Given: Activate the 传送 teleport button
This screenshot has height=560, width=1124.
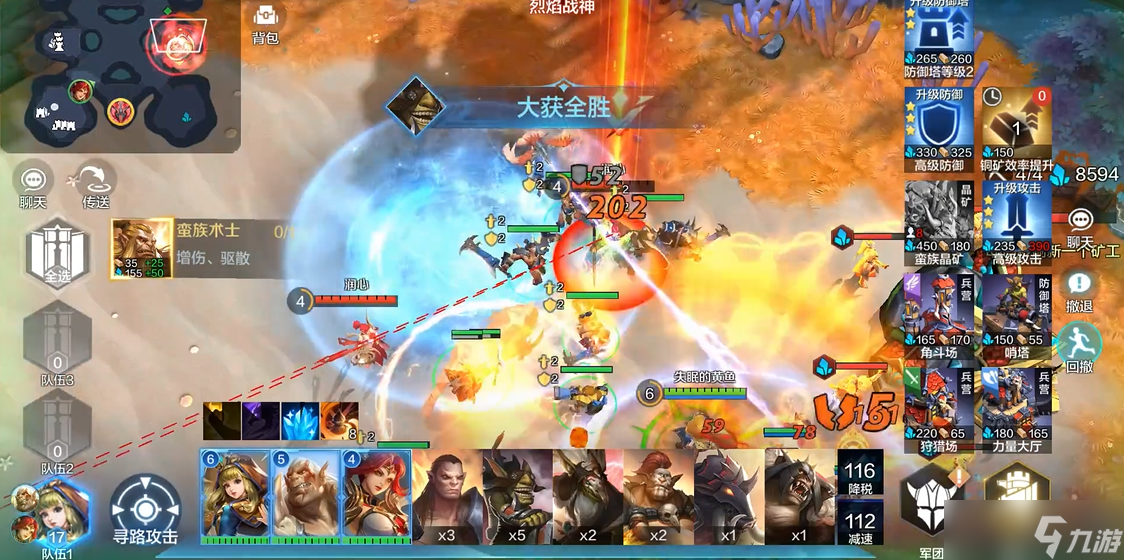Looking at the screenshot, I should [x=95, y=185].
